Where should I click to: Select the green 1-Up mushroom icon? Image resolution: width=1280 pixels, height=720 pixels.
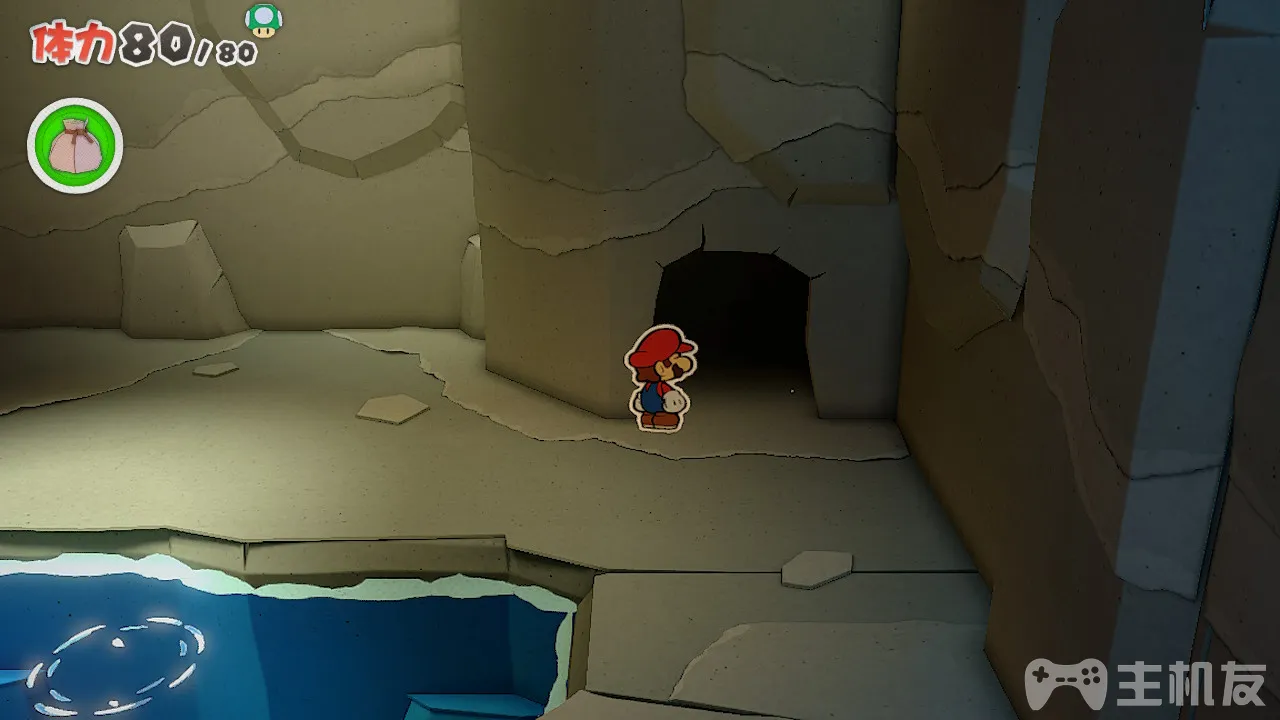point(264,20)
